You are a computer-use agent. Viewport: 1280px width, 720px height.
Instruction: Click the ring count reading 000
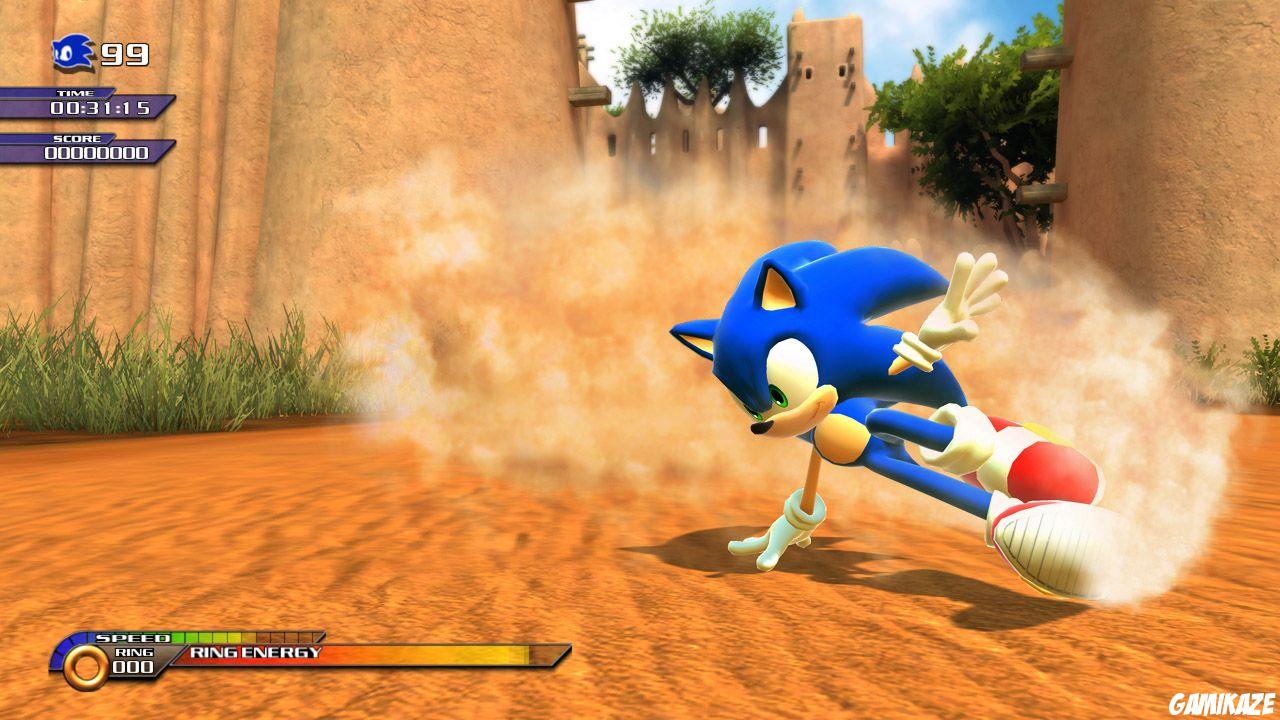131,668
